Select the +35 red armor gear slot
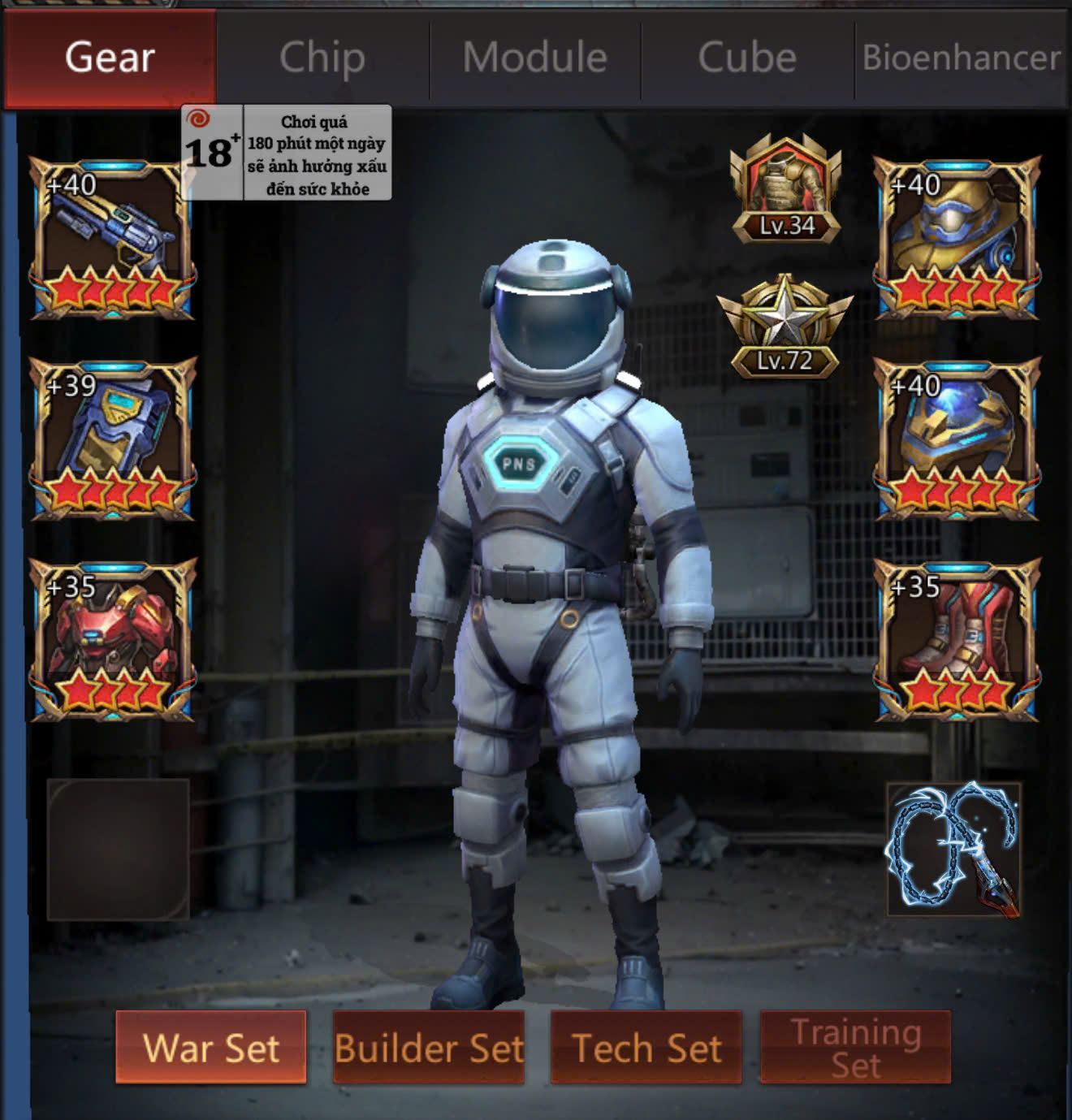This screenshot has height=1120, width=1072. coord(111,640)
